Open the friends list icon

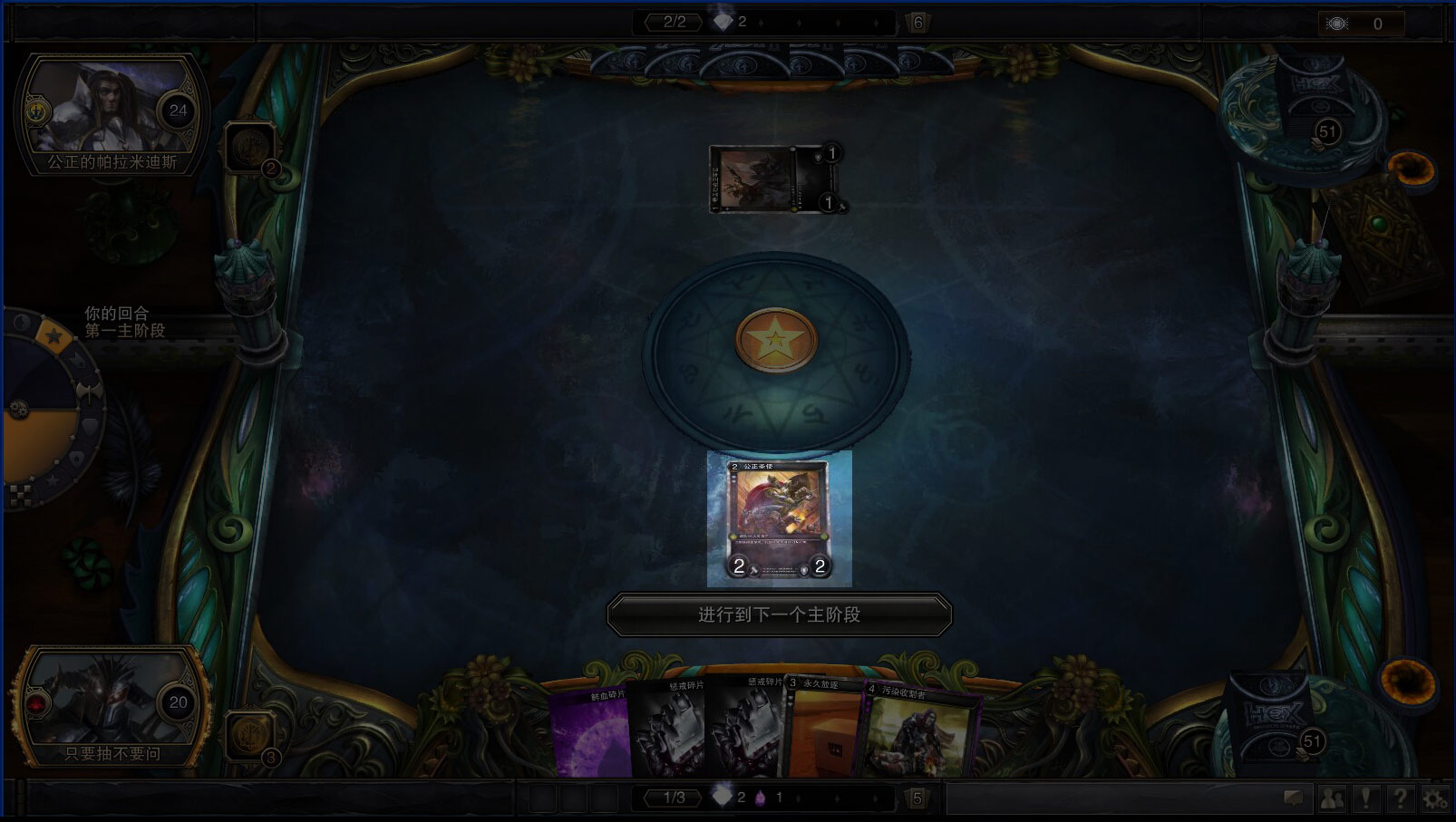coord(1332,798)
